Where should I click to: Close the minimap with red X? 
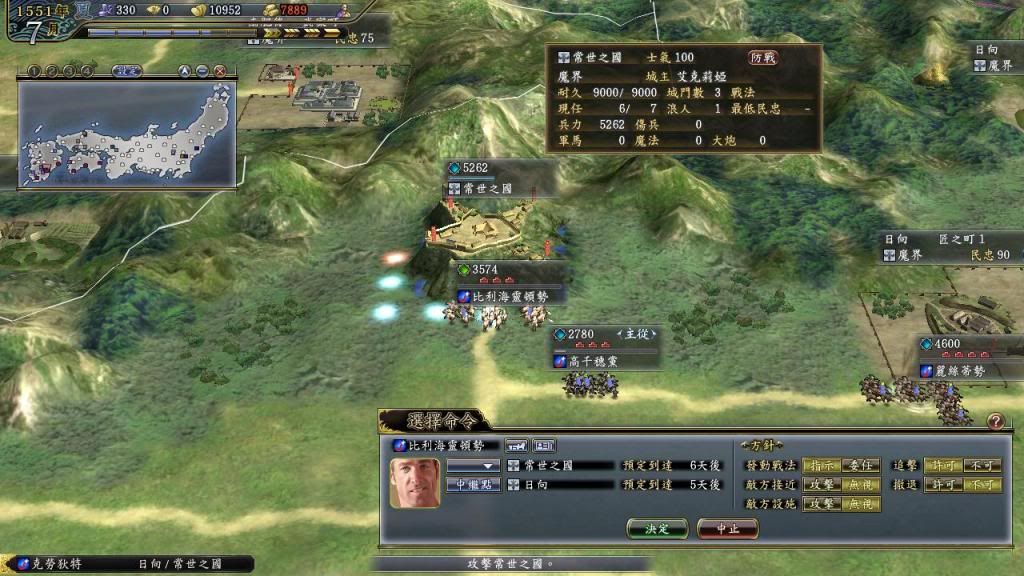(x=219, y=71)
